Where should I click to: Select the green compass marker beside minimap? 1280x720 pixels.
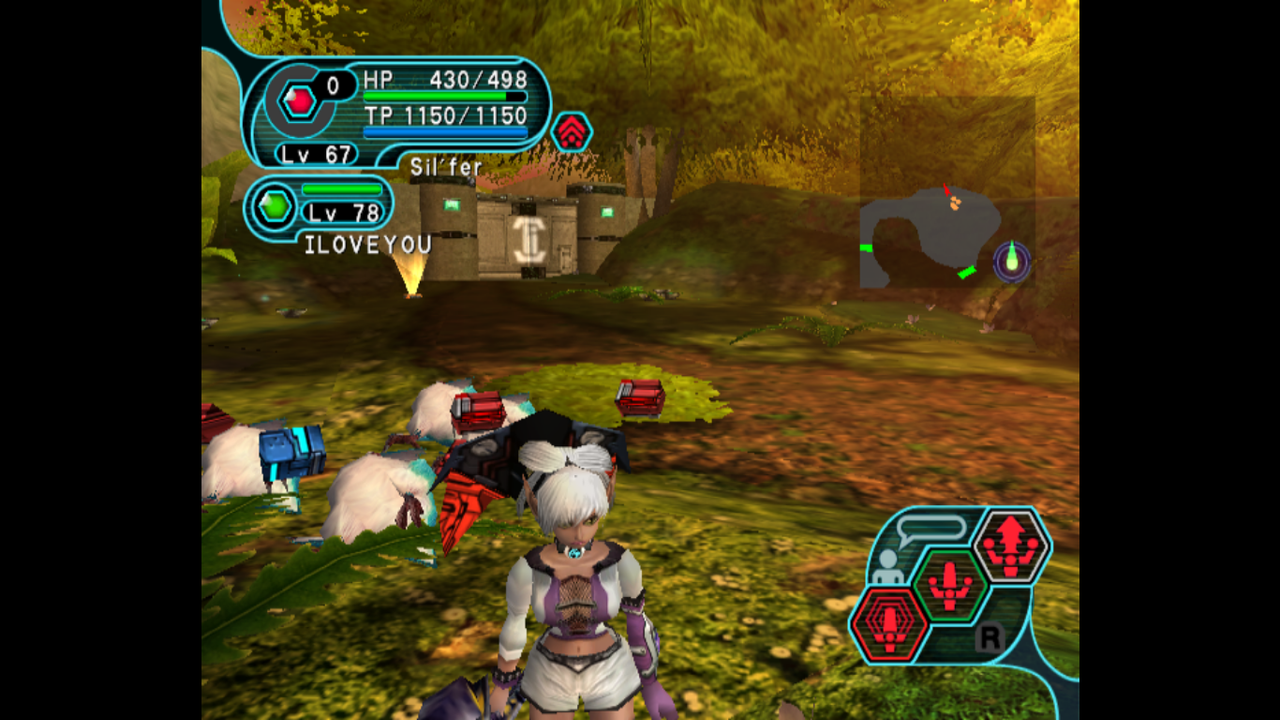coord(1012,261)
